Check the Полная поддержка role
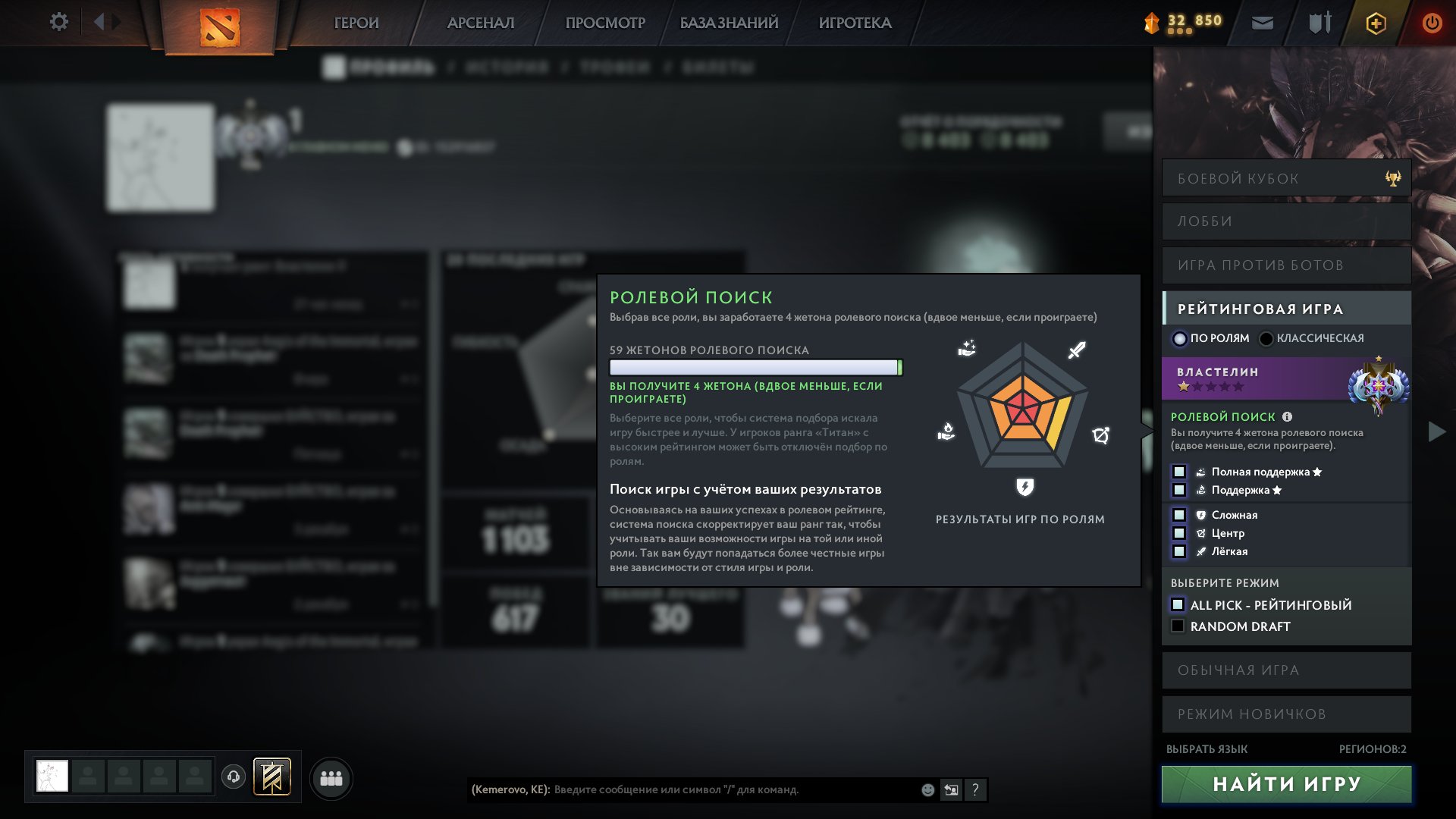 click(x=1180, y=472)
